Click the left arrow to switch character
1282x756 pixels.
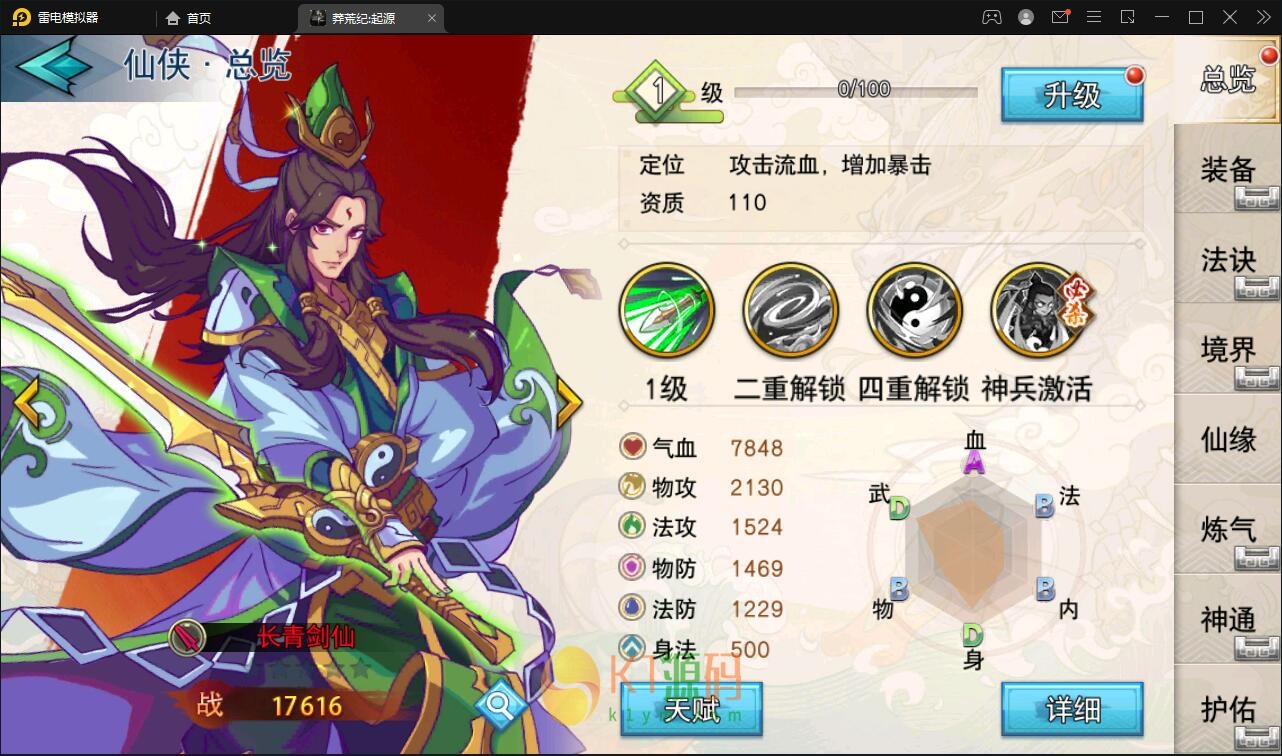(27, 401)
